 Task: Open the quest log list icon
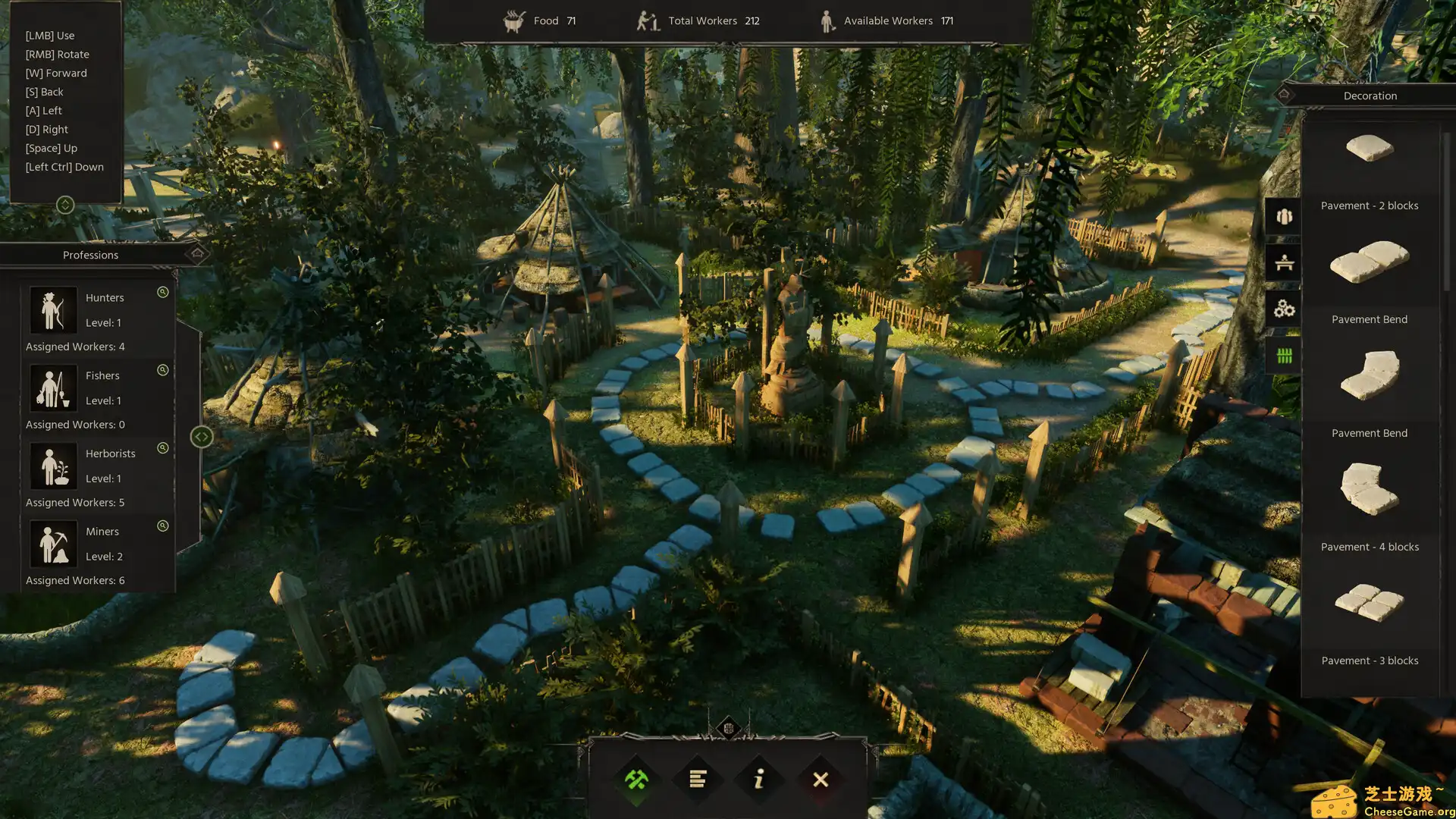698,780
